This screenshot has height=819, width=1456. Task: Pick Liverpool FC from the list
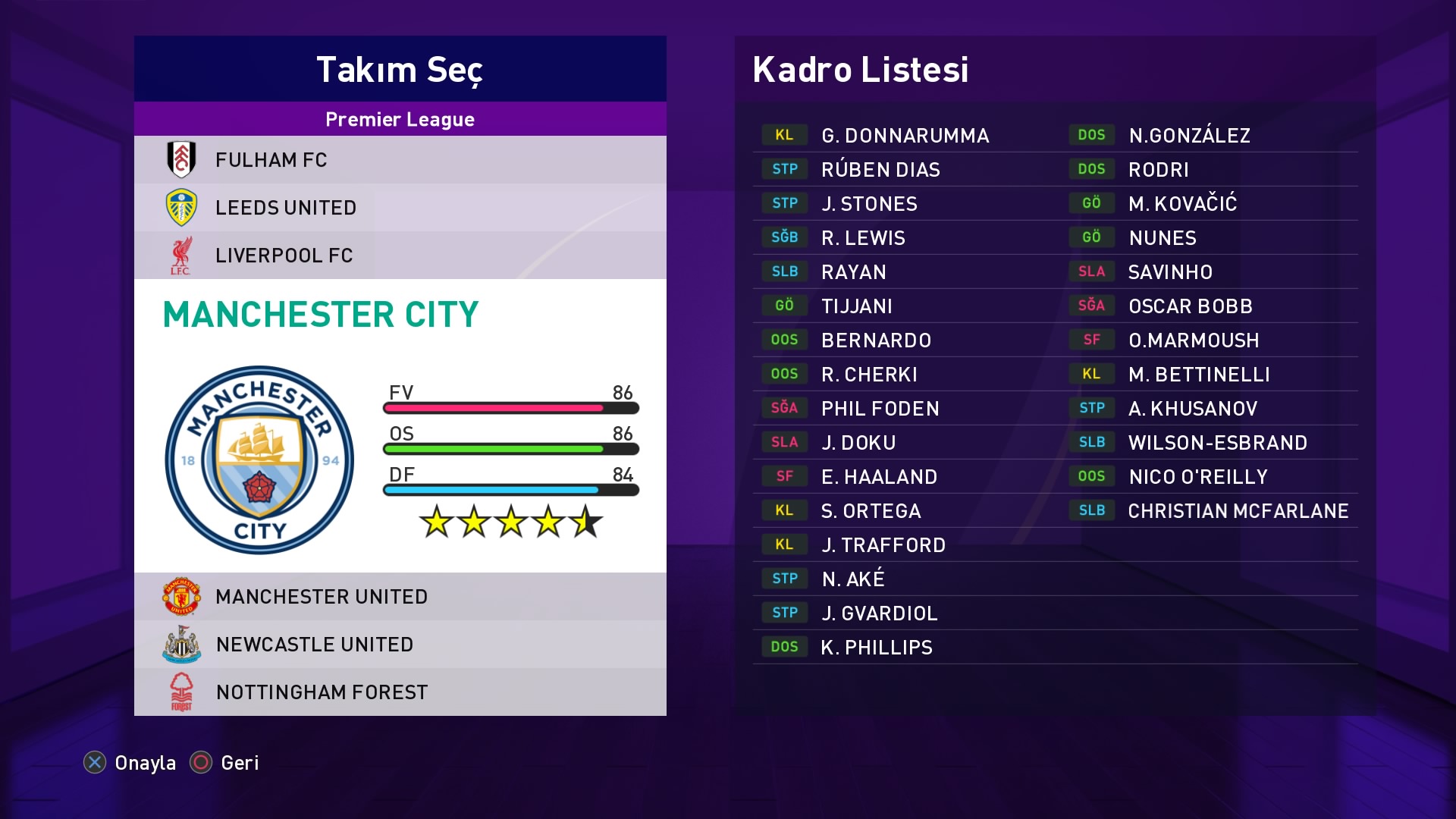point(400,256)
